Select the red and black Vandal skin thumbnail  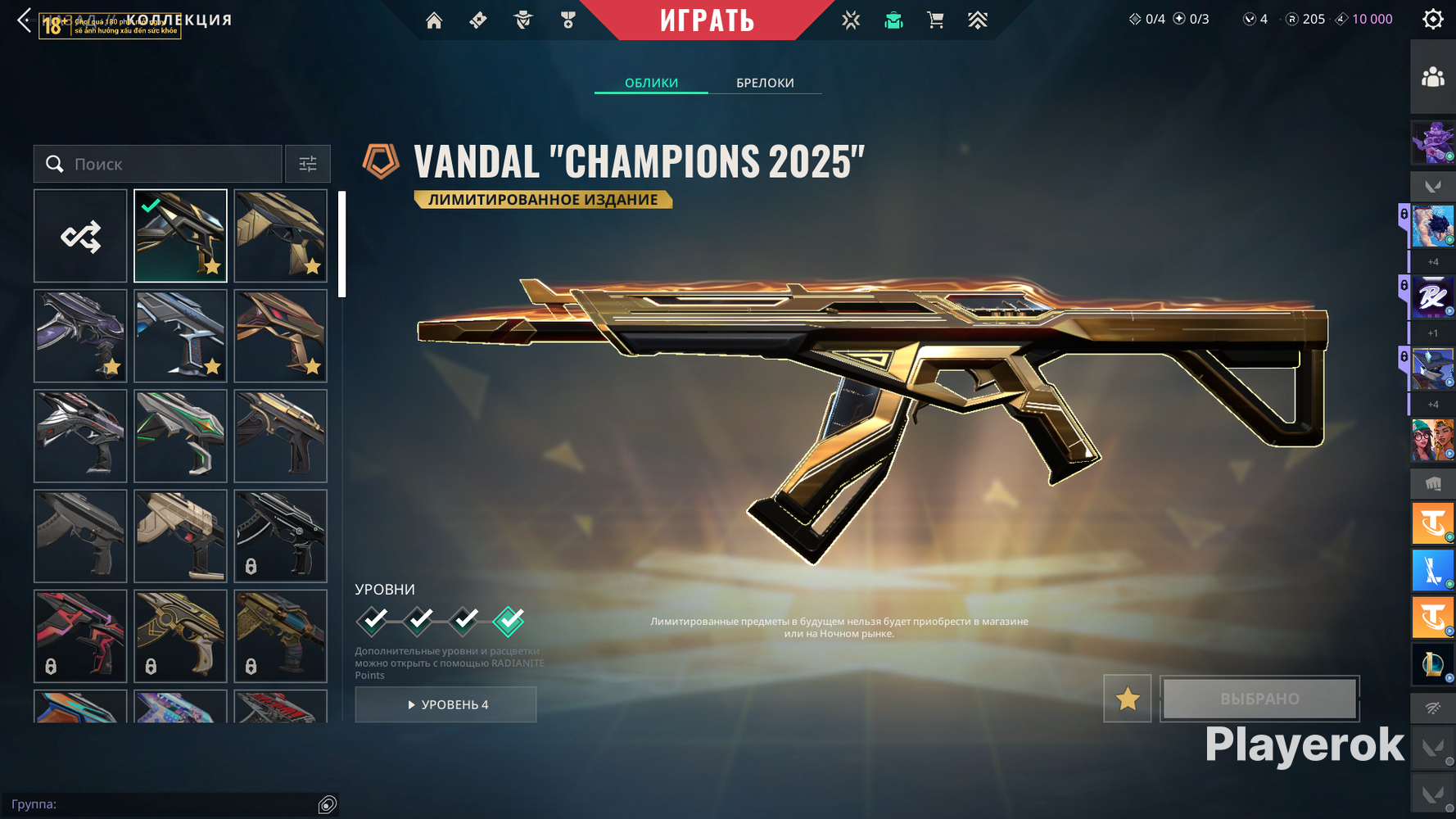click(x=280, y=337)
